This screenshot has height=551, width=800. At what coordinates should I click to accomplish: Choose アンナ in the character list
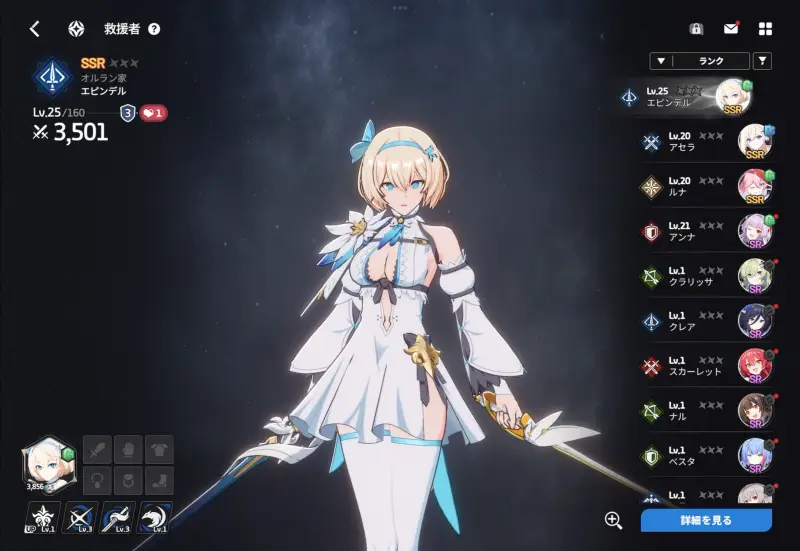(x=700, y=232)
